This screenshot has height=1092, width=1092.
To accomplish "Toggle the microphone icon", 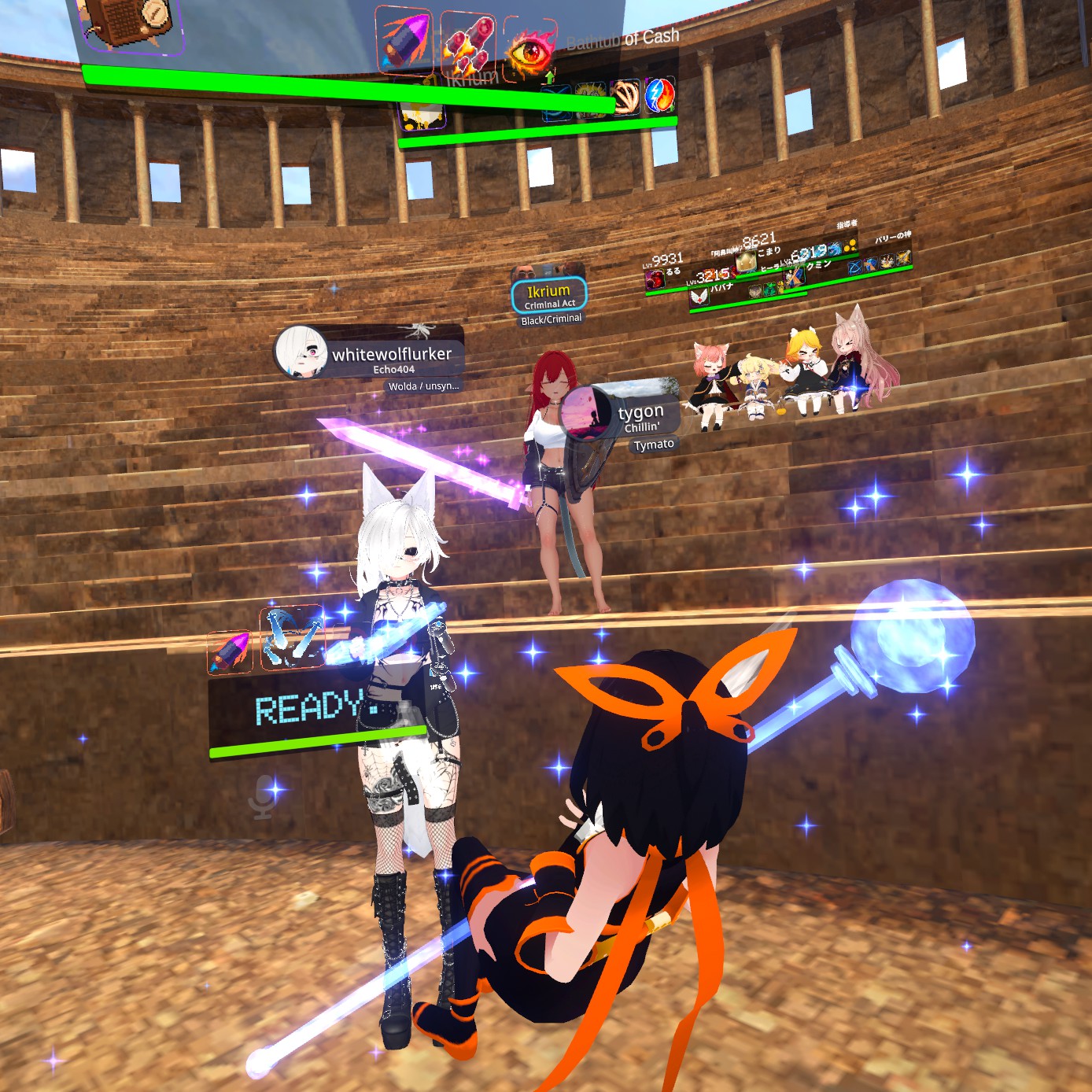I will [x=264, y=795].
